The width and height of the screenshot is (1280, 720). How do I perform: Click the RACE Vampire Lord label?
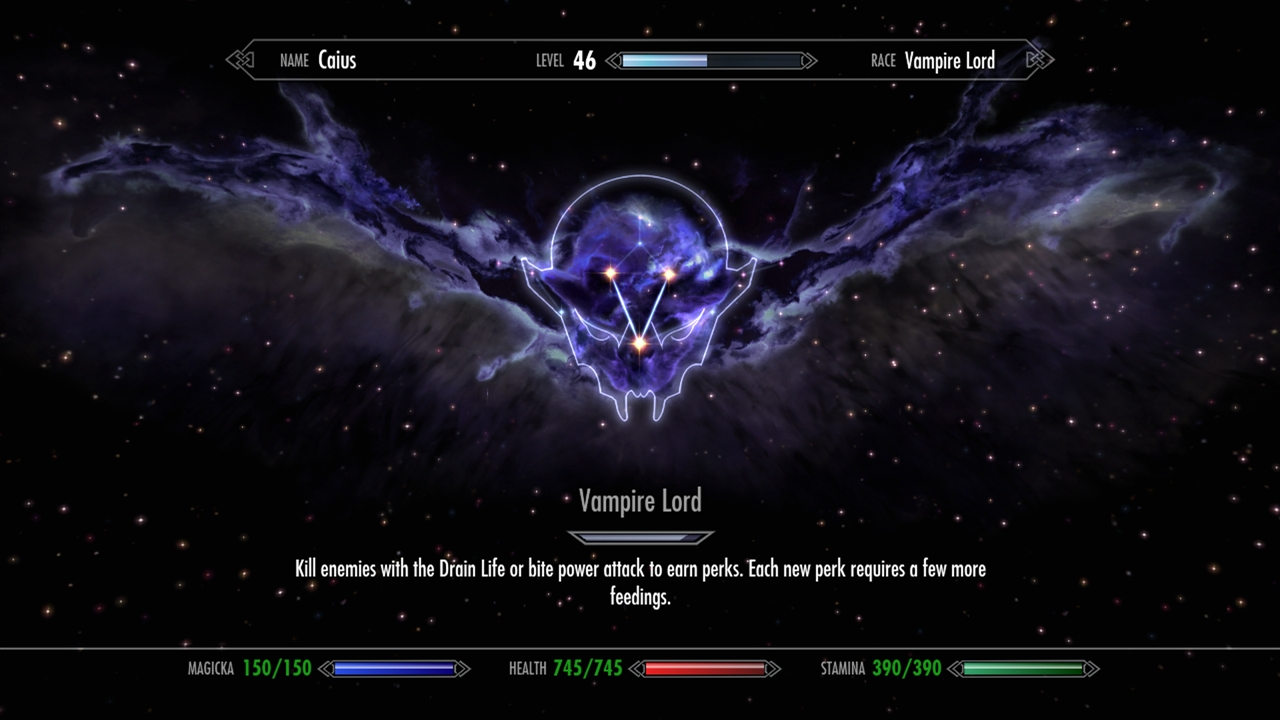click(935, 60)
